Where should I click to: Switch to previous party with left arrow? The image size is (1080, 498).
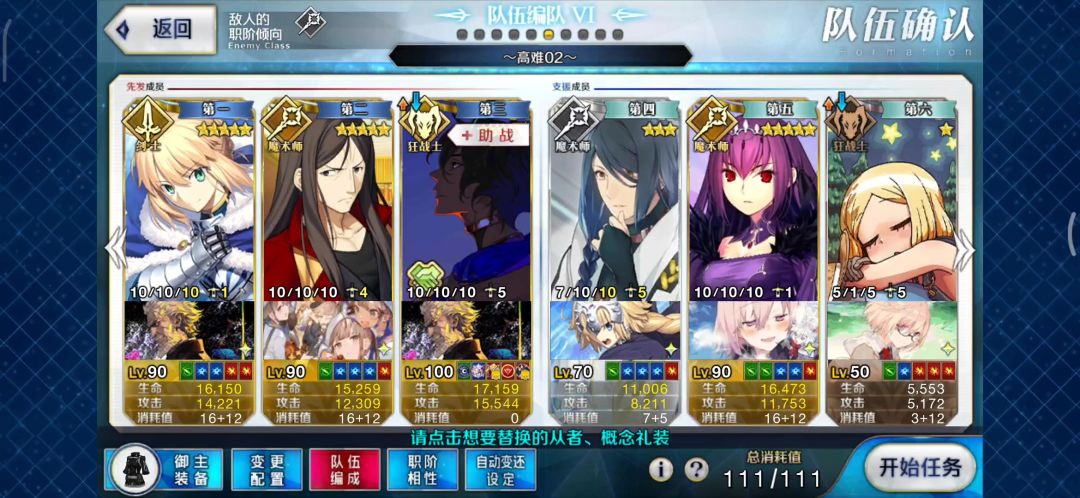point(115,245)
